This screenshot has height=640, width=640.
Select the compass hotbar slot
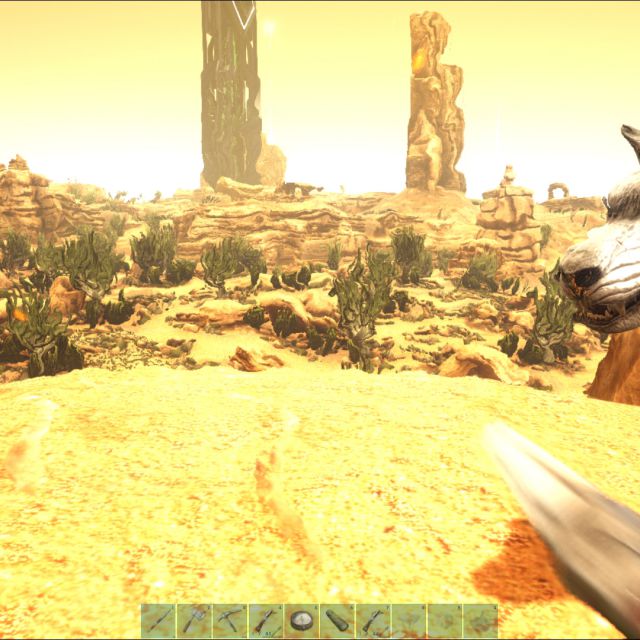301,621
